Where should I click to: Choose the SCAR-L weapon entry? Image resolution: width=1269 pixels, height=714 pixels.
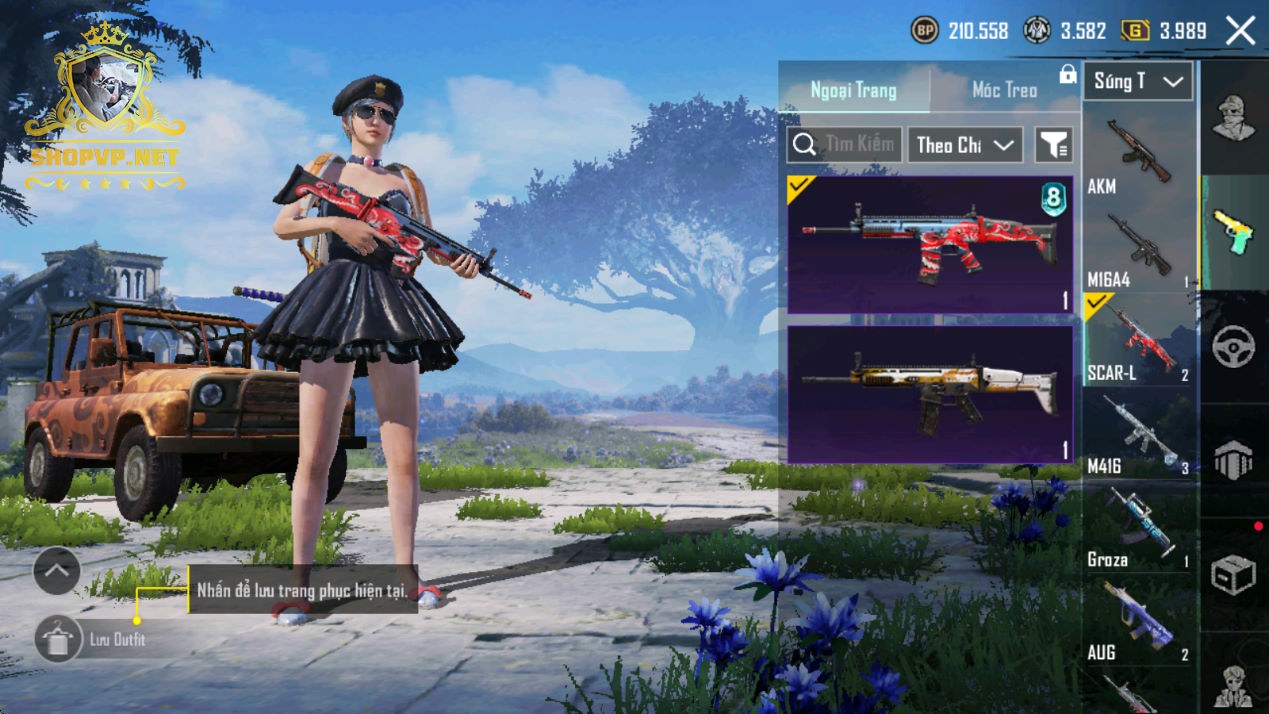(x=1138, y=342)
